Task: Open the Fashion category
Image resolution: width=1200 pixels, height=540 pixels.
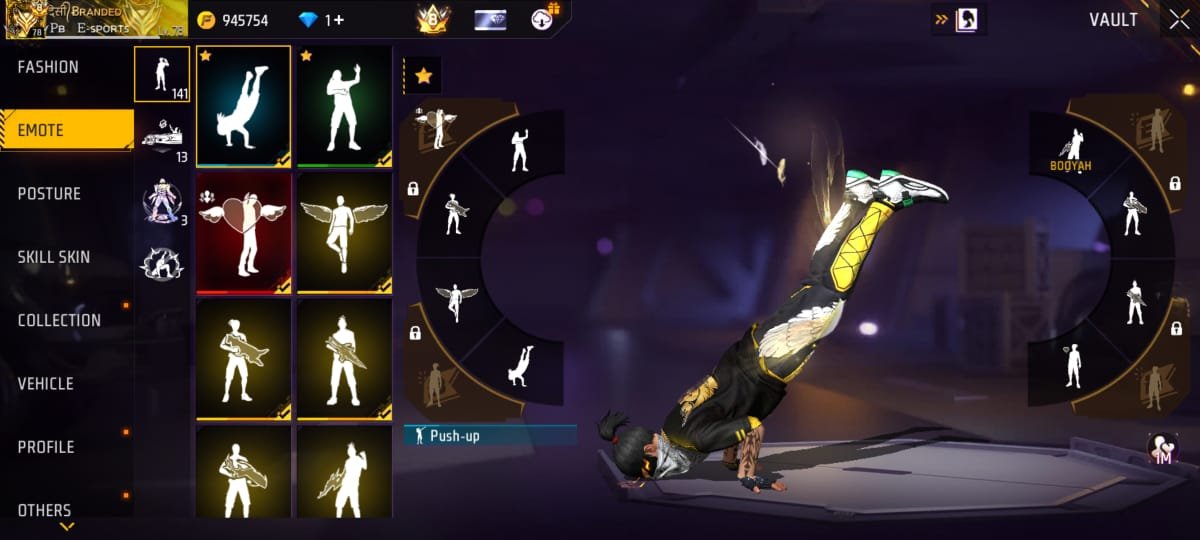Action: pos(48,67)
